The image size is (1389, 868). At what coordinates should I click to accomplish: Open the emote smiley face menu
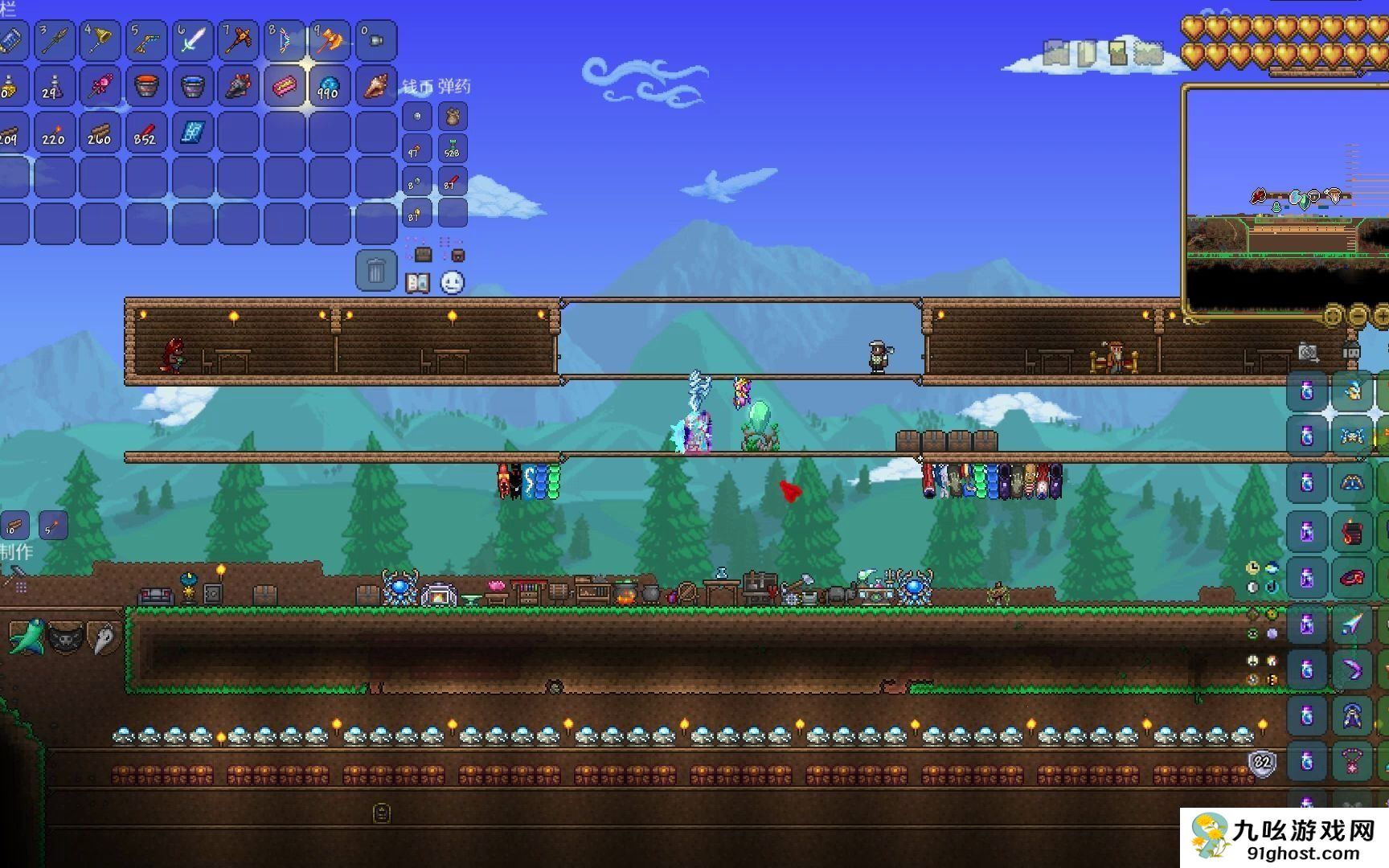(x=453, y=283)
